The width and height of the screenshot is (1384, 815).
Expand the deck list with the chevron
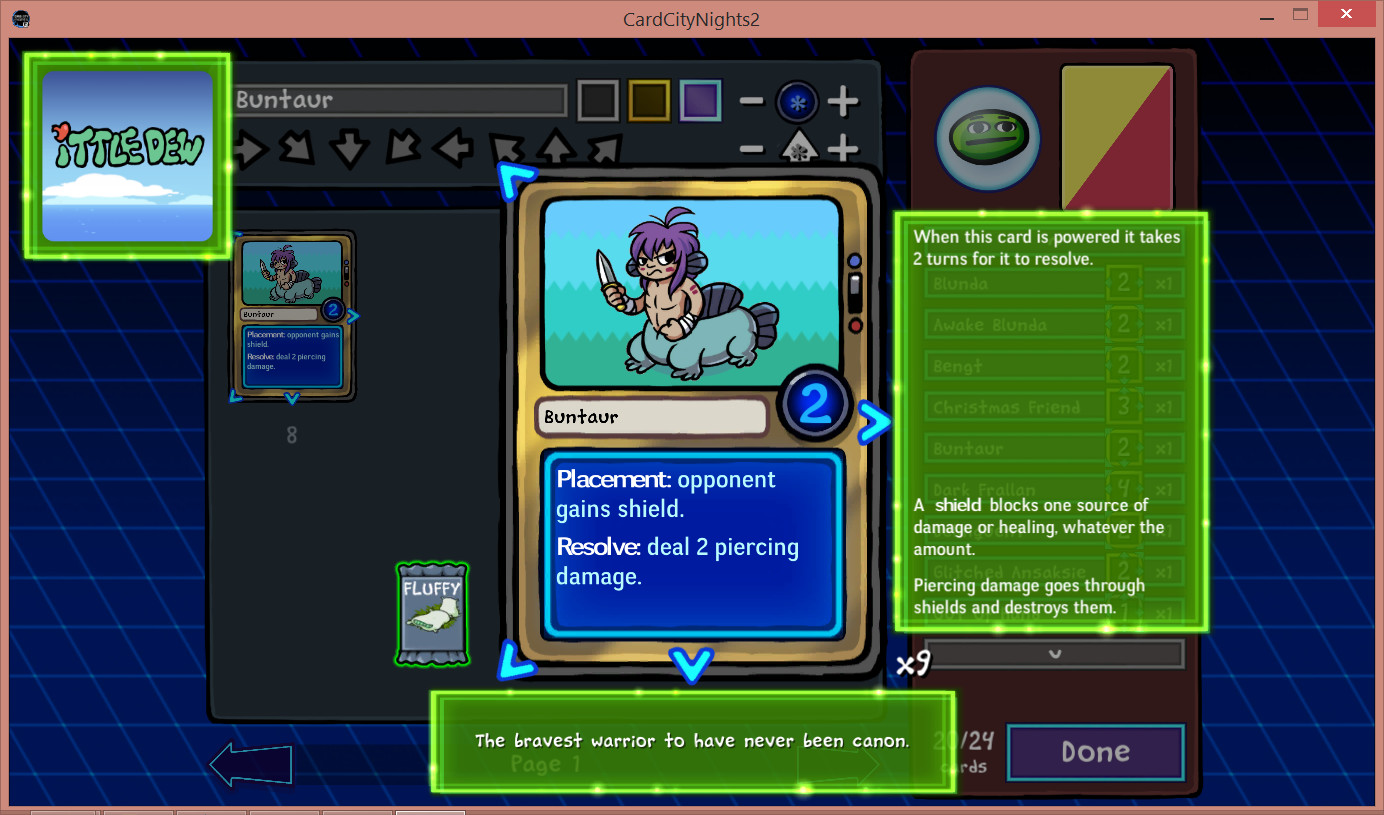coord(1055,654)
